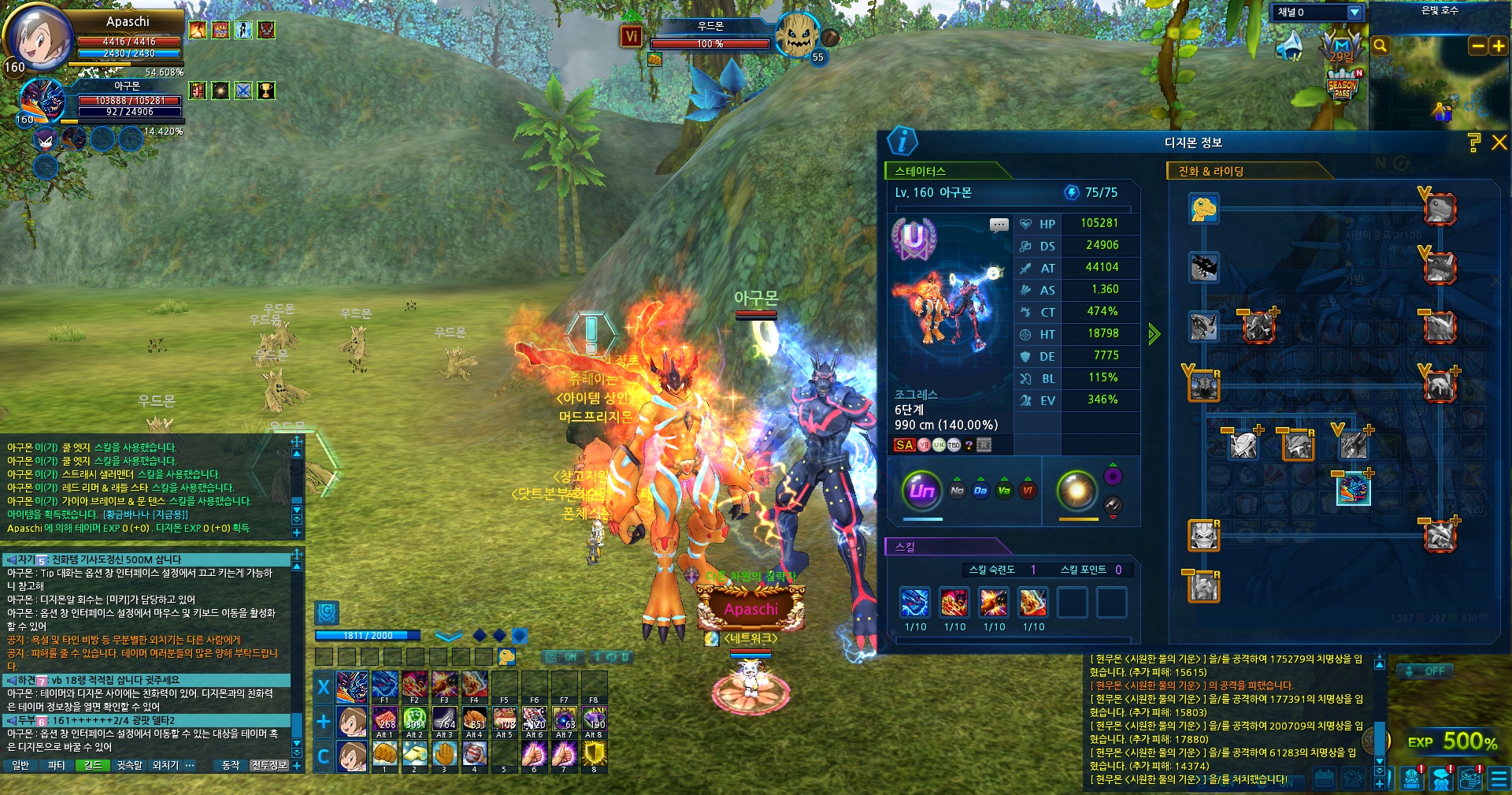Select the purple Un attribute orb

[x=922, y=491]
